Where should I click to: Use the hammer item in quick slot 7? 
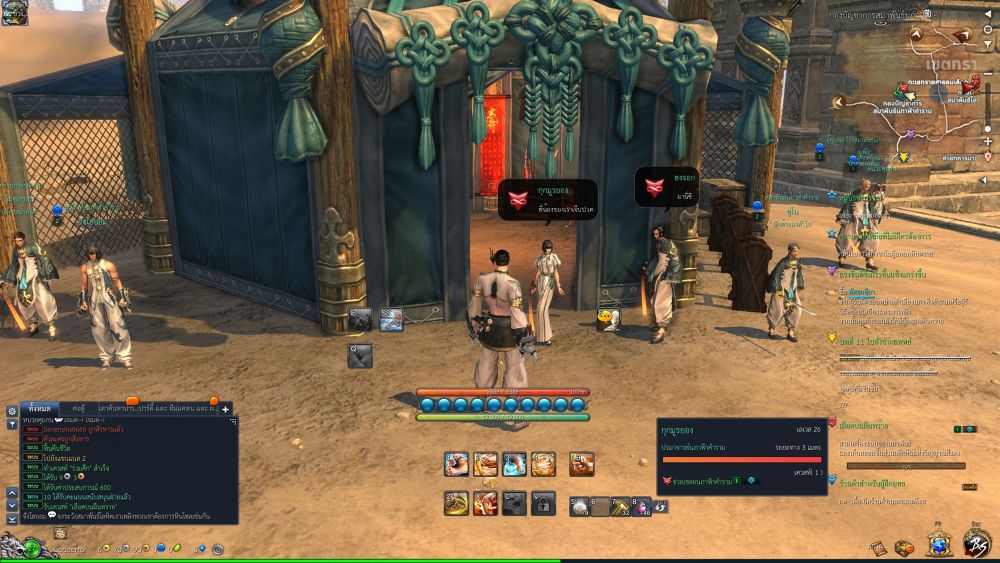tap(620, 506)
